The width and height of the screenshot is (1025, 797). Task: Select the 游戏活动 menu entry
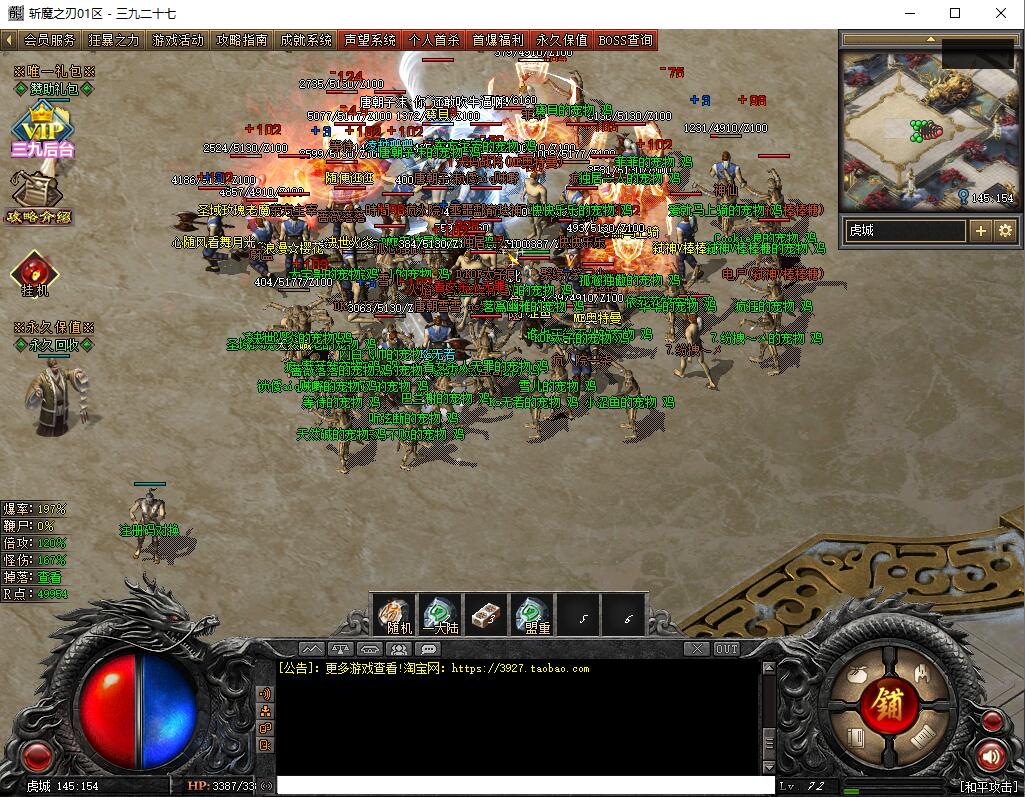pos(177,41)
